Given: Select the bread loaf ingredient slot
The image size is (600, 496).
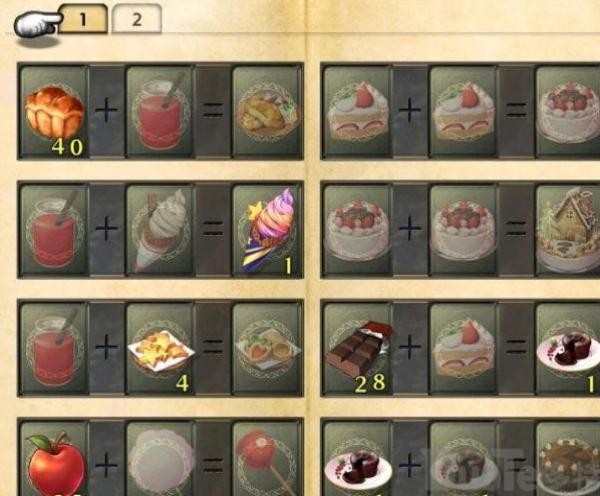Looking at the screenshot, I should 54,111.
